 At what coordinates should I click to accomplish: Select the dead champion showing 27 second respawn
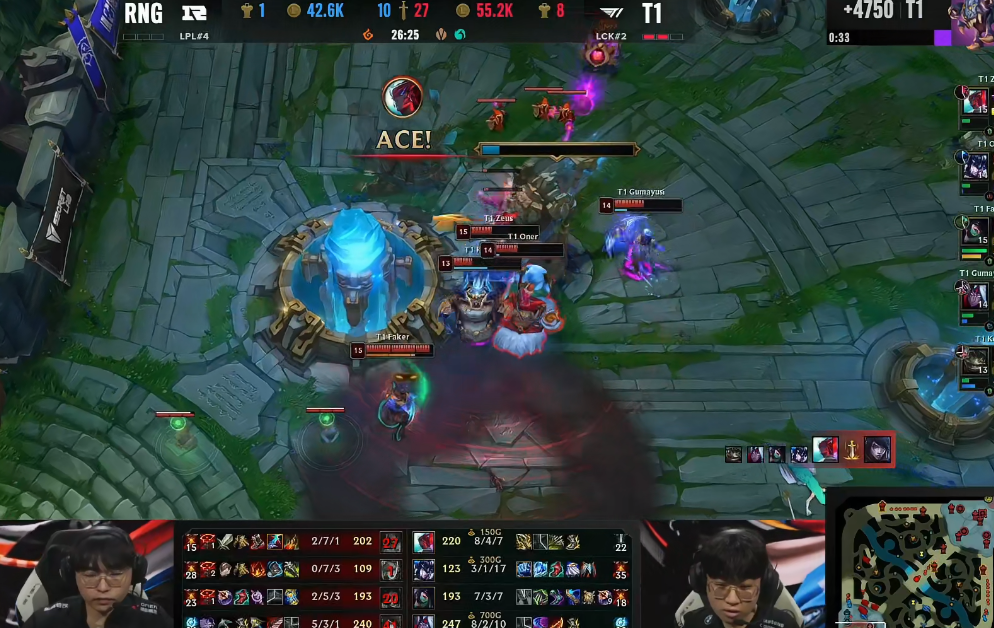391,542
